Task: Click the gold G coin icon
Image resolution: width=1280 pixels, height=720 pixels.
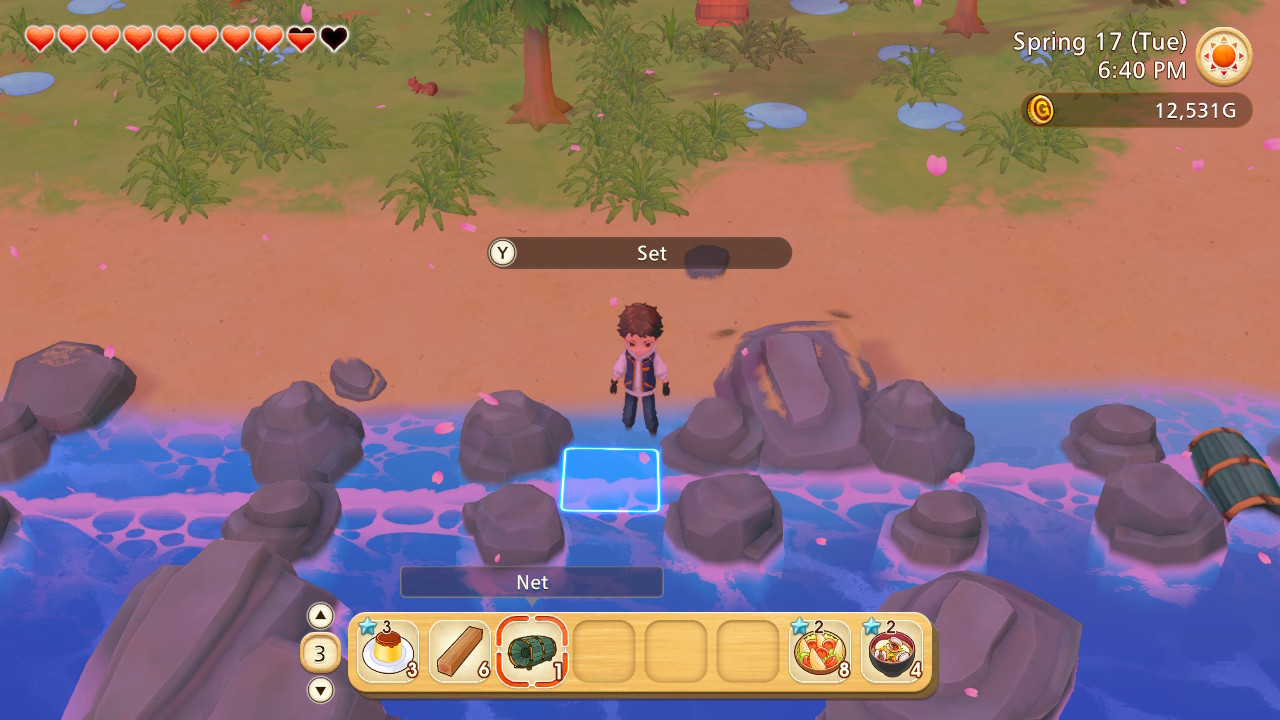Action: pyautogui.click(x=1040, y=111)
